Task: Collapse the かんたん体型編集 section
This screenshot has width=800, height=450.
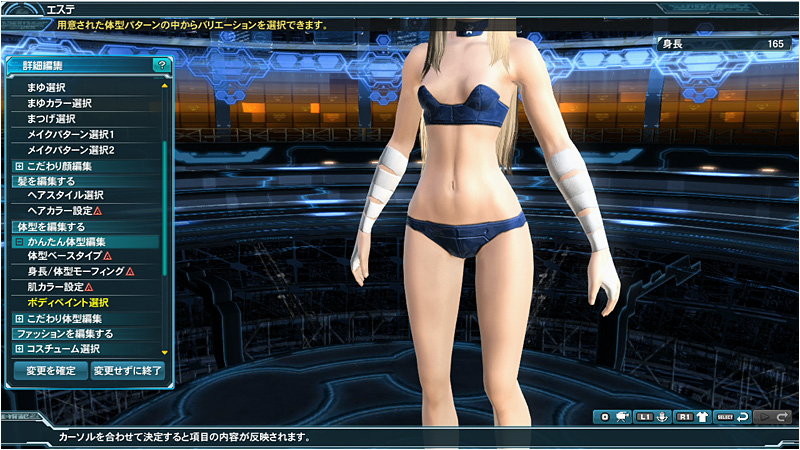Action: coord(19,242)
